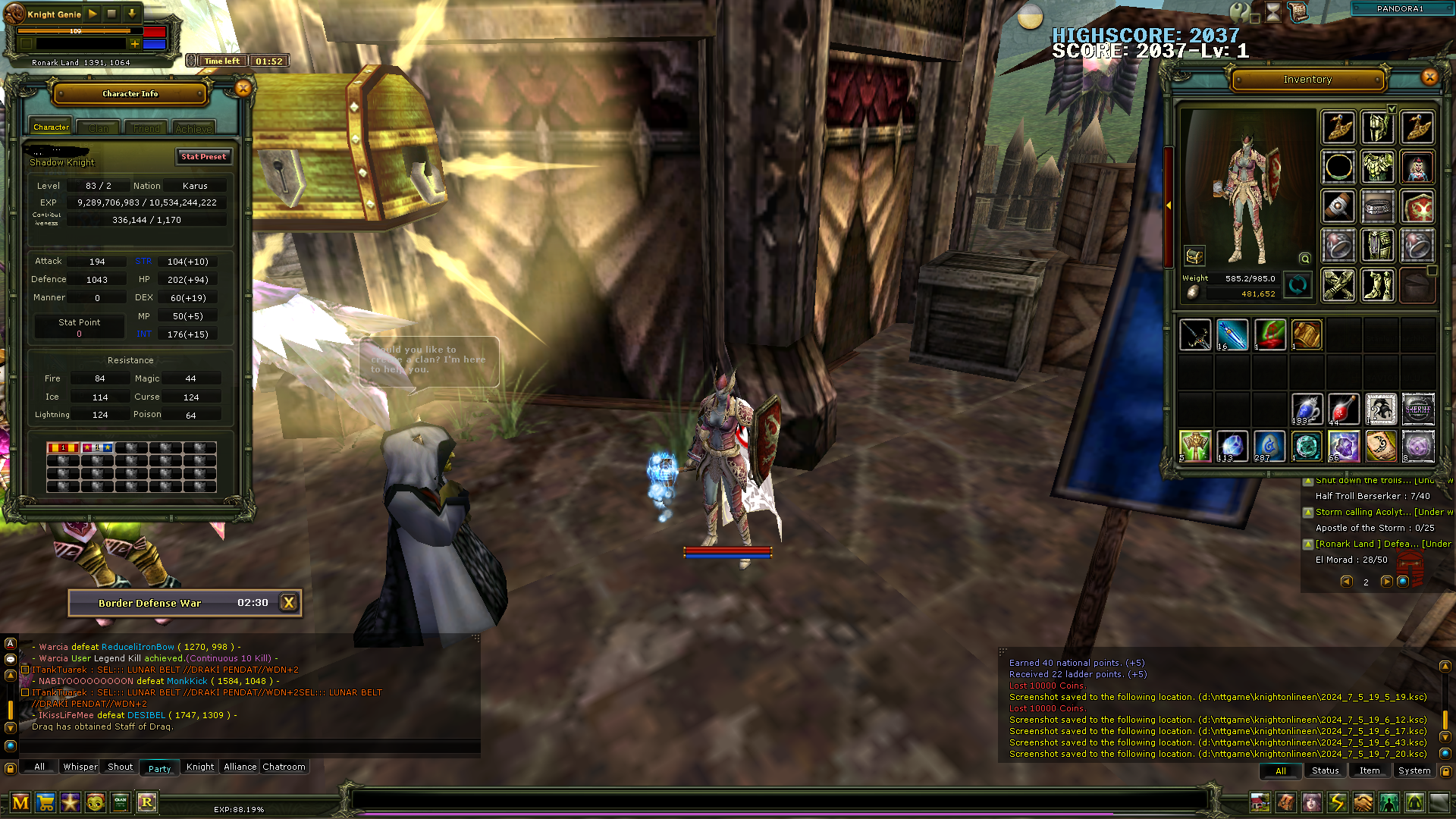Click the handshake trade icon bottom right
1456x819 pixels.
tap(1363, 802)
